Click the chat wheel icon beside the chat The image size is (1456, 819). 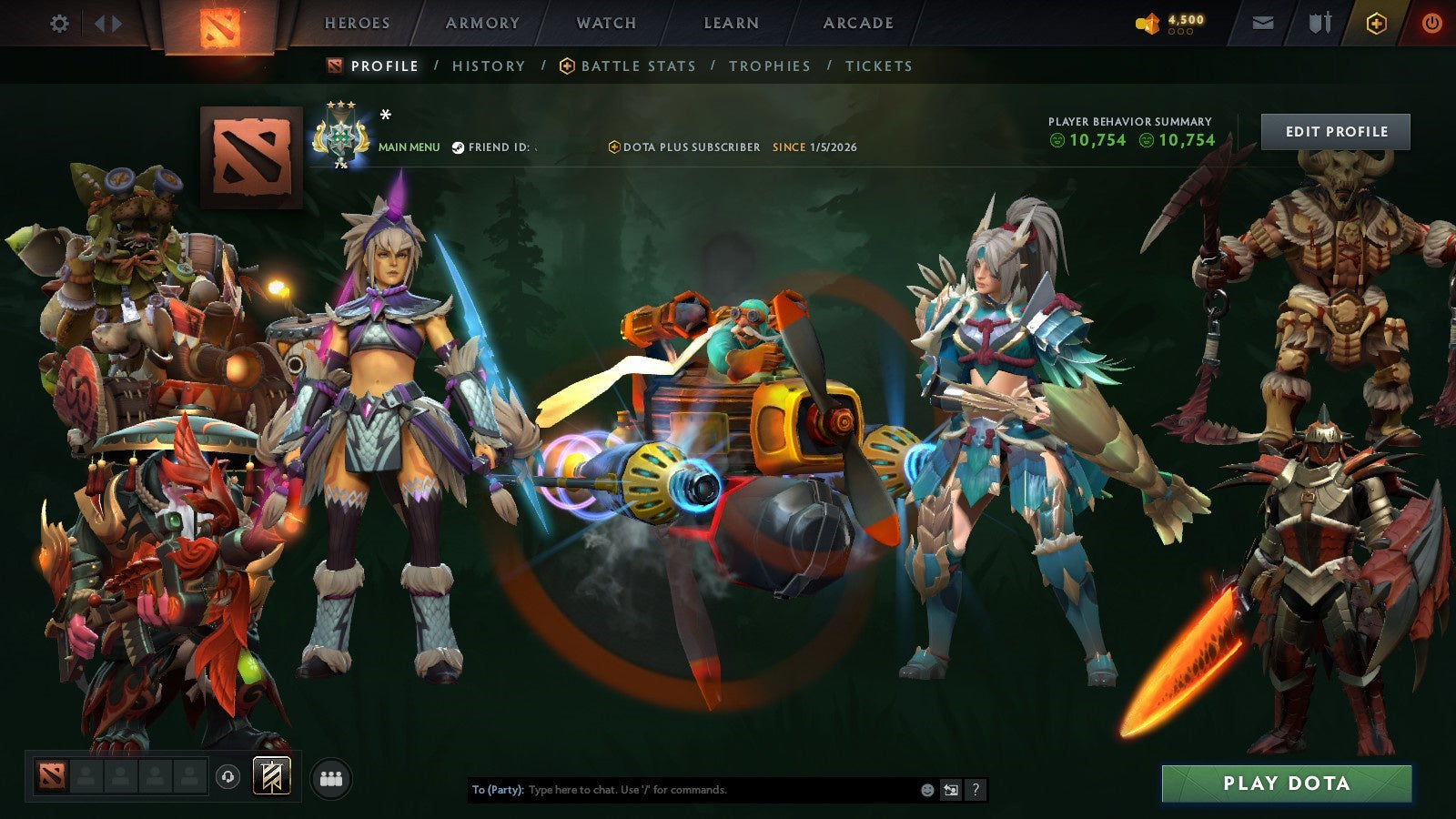[951, 789]
